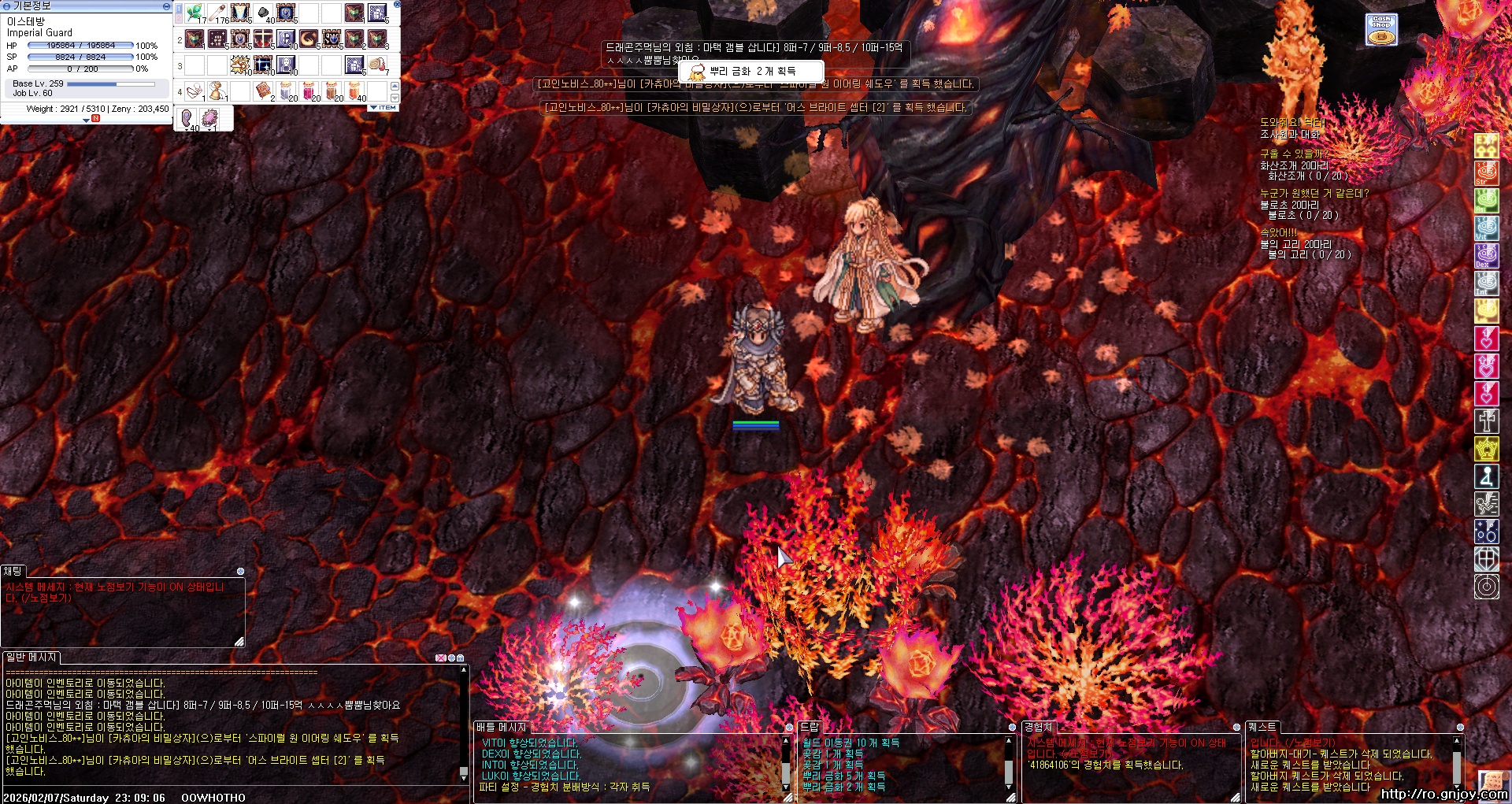Click the white cross buff icon
Viewport: 1512px width, 804px height.
point(1486,421)
